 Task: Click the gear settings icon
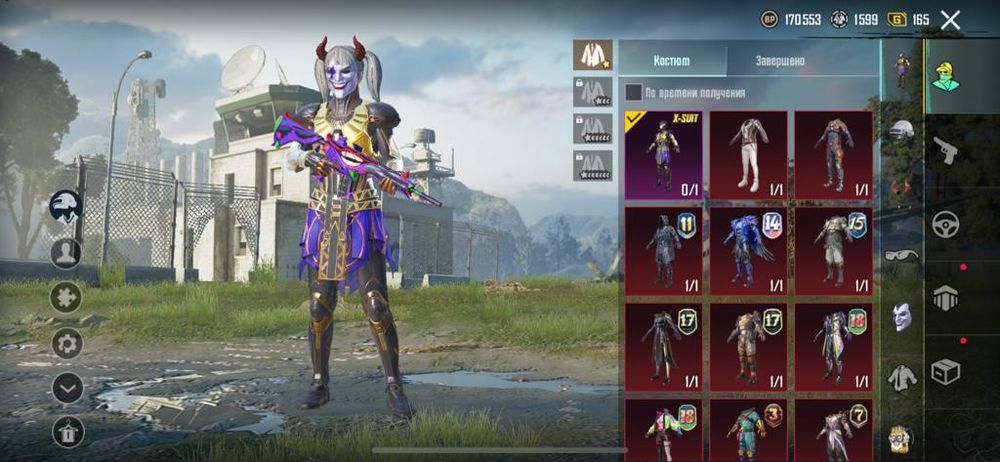67,343
